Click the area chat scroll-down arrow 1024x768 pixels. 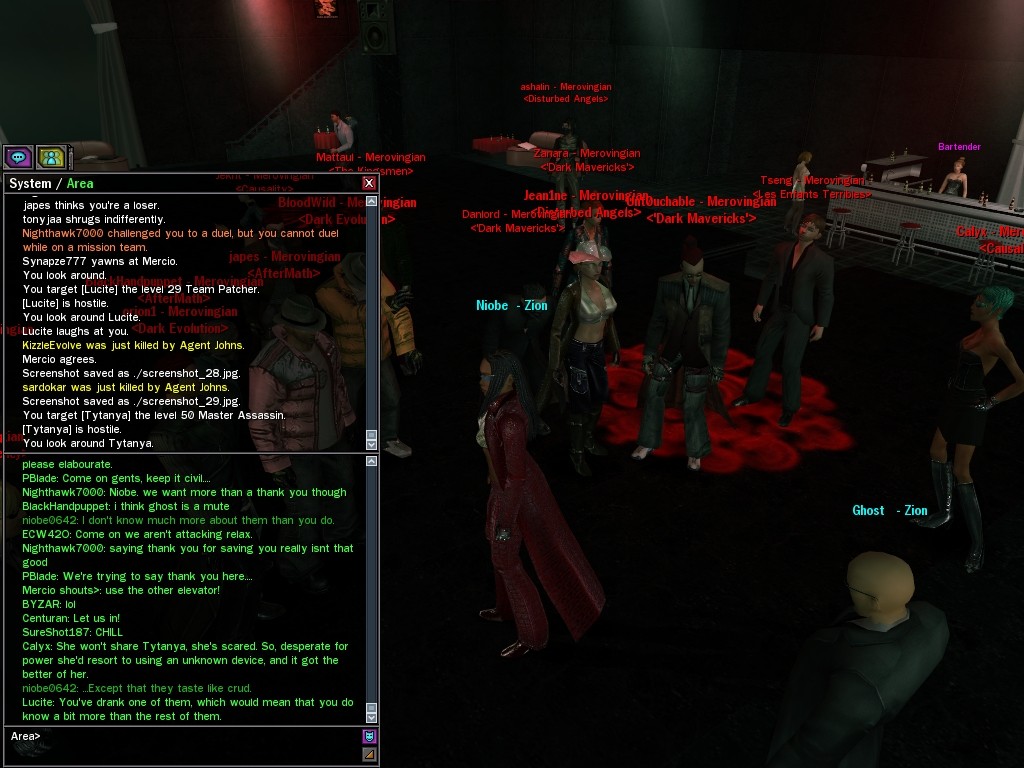click(372, 716)
